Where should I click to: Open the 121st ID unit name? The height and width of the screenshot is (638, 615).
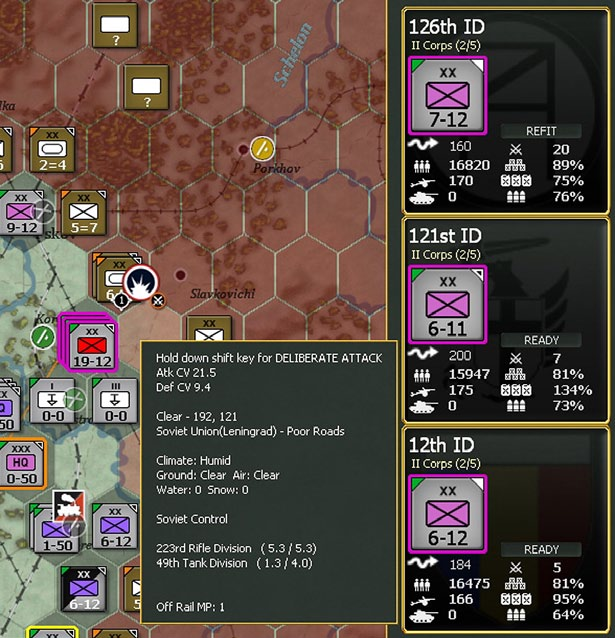pyautogui.click(x=445, y=235)
